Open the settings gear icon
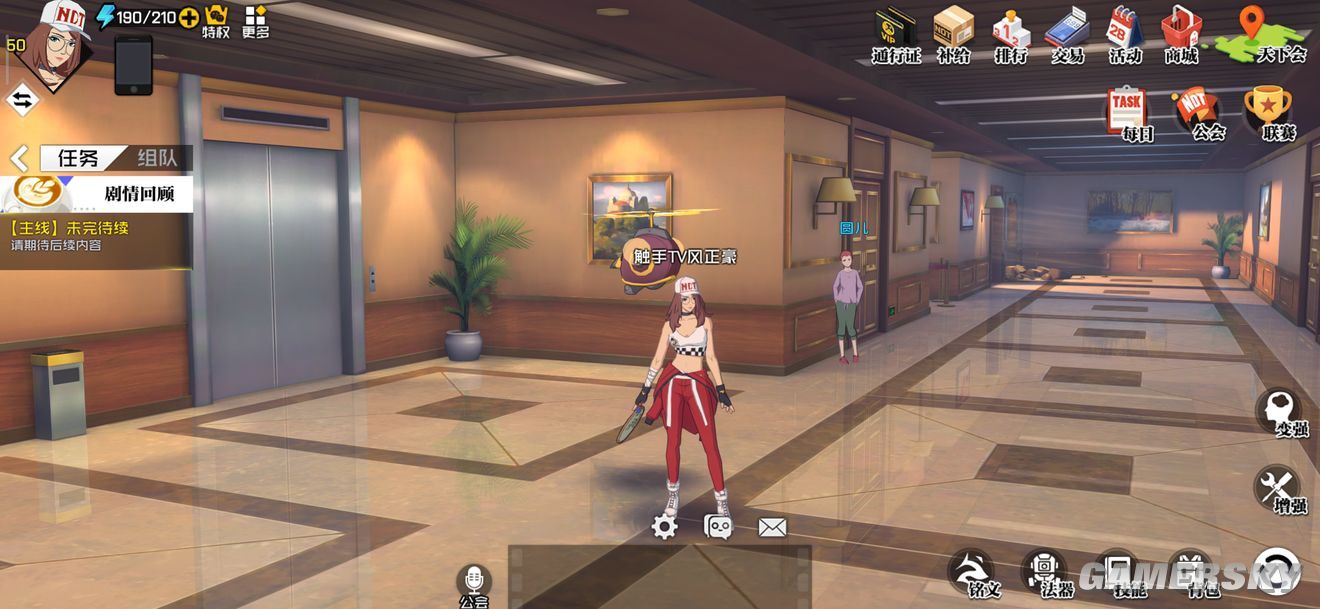Viewport: 1320px width, 609px height. click(665, 527)
